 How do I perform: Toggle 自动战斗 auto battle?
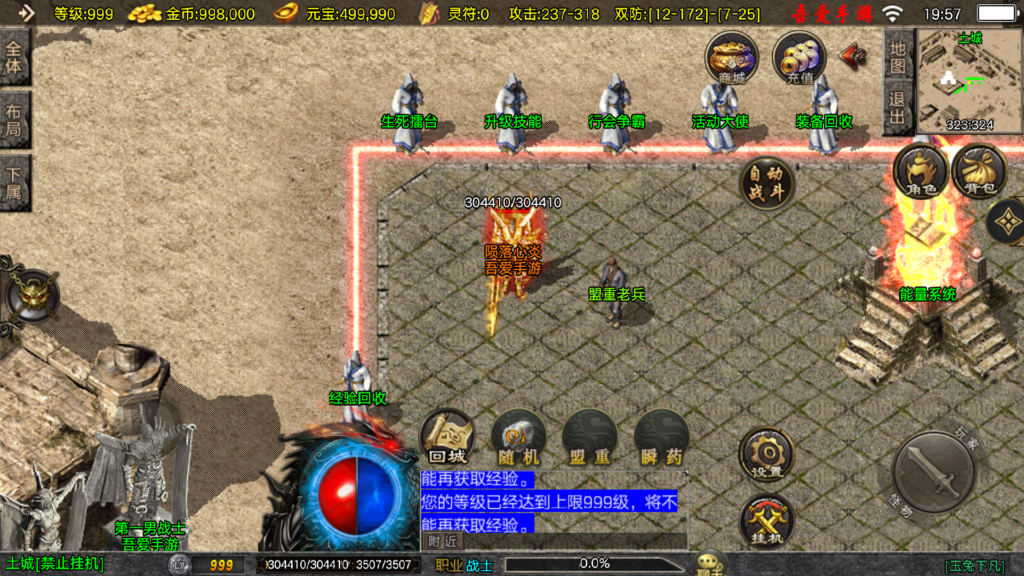pos(767,183)
